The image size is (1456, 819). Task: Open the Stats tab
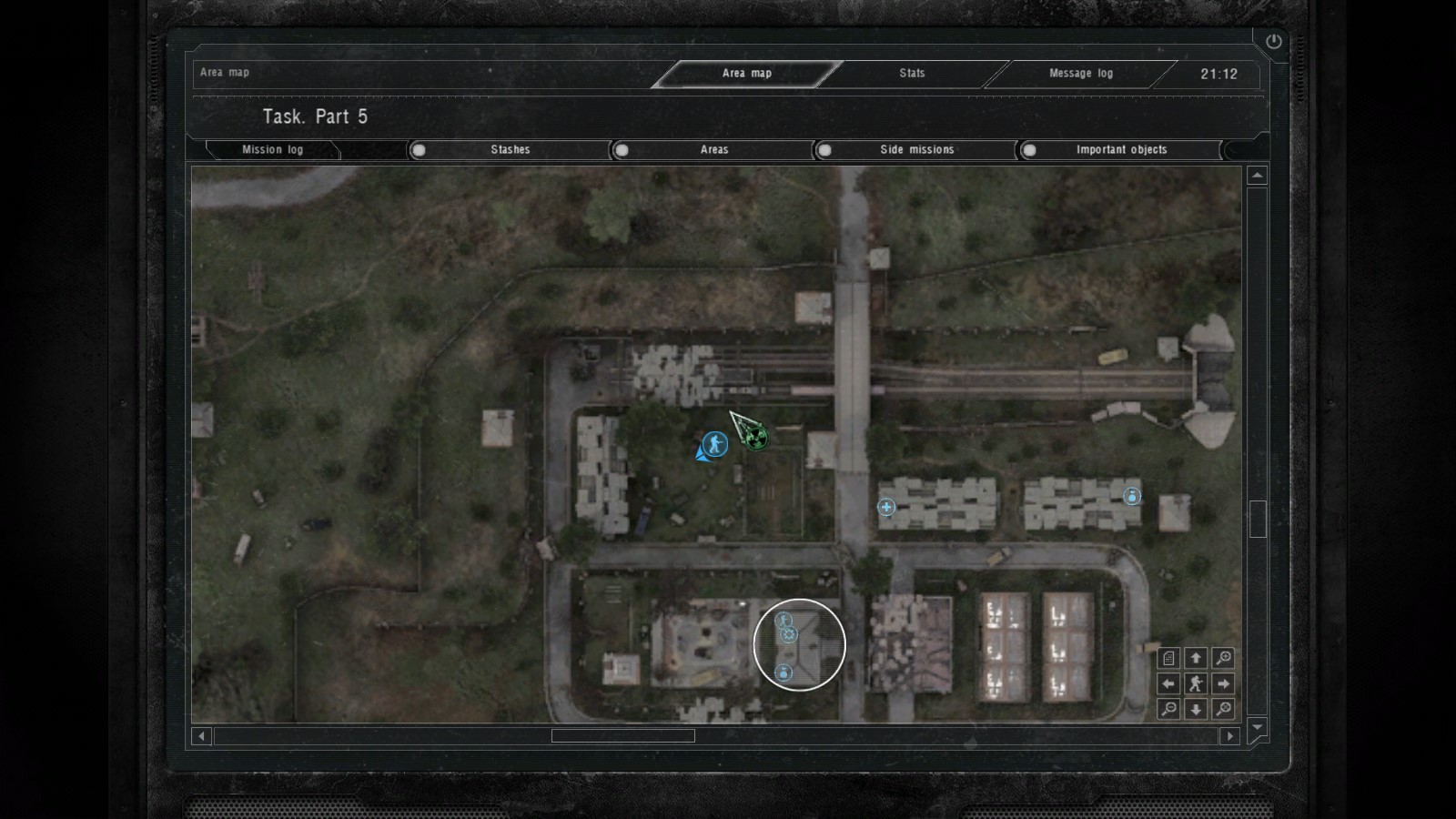(x=912, y=74)
